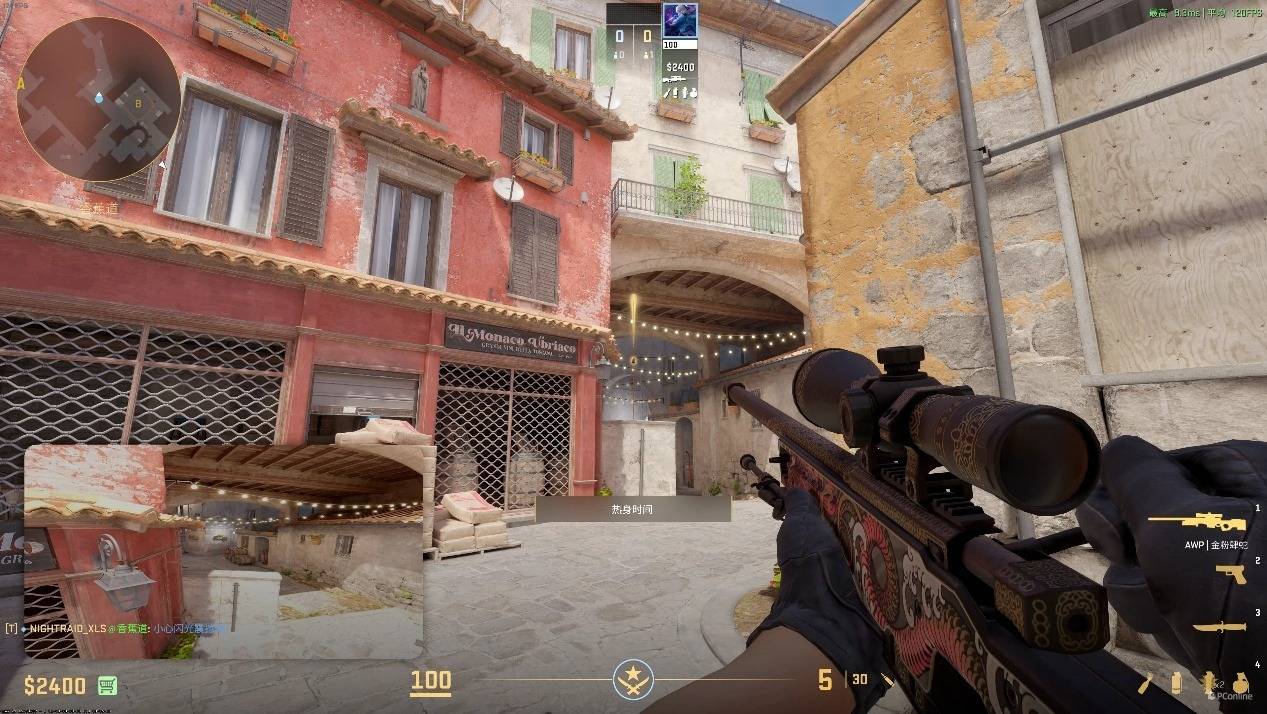Click the circular radar minimap

(98, 98)
